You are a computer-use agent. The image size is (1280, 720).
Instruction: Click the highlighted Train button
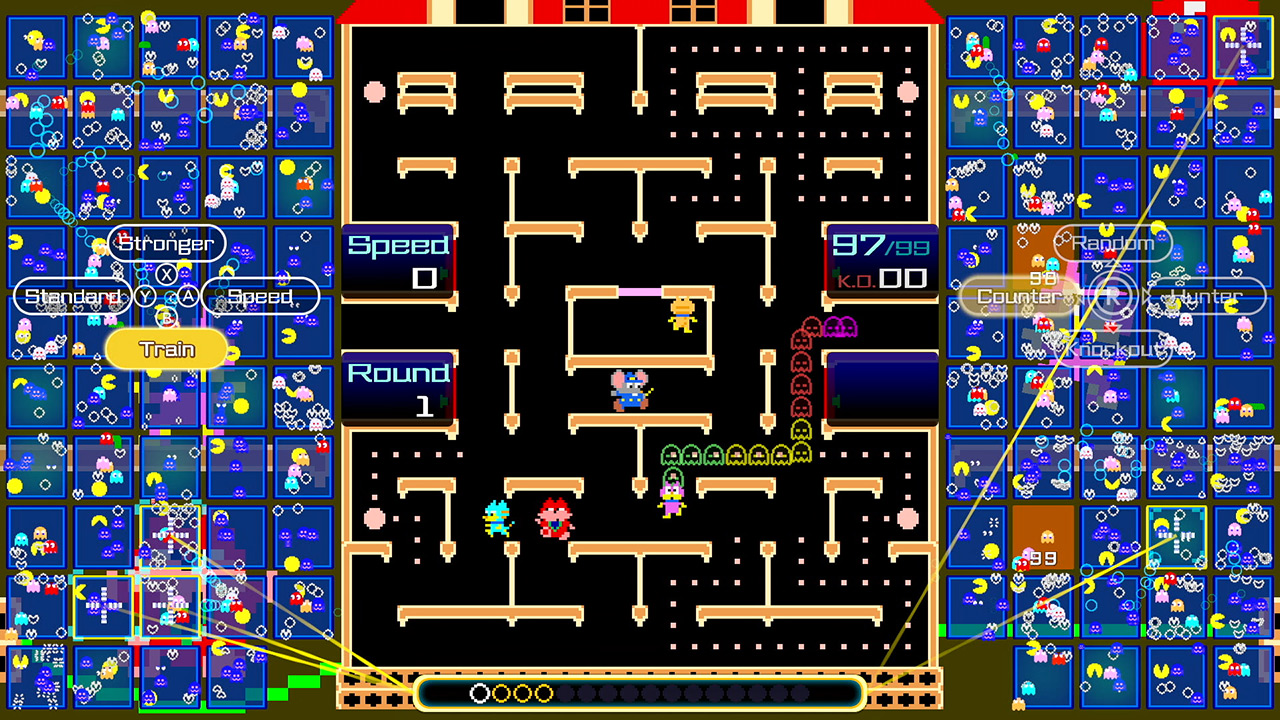click(x=167, y=349)
